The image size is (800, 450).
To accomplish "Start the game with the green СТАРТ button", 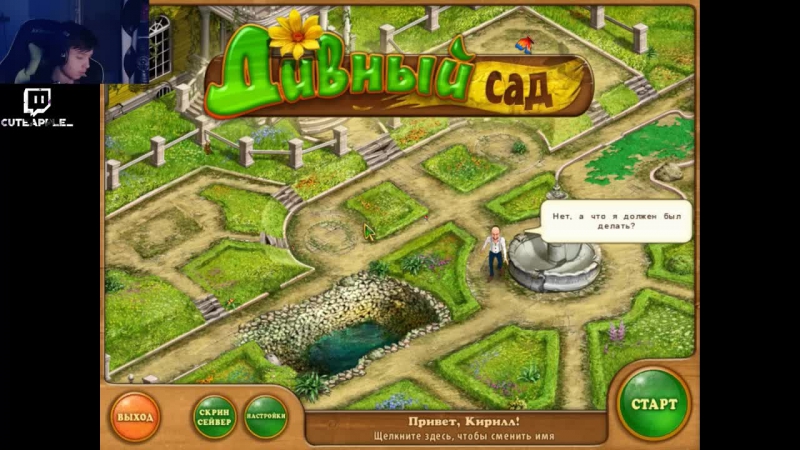I will (653, 405).
